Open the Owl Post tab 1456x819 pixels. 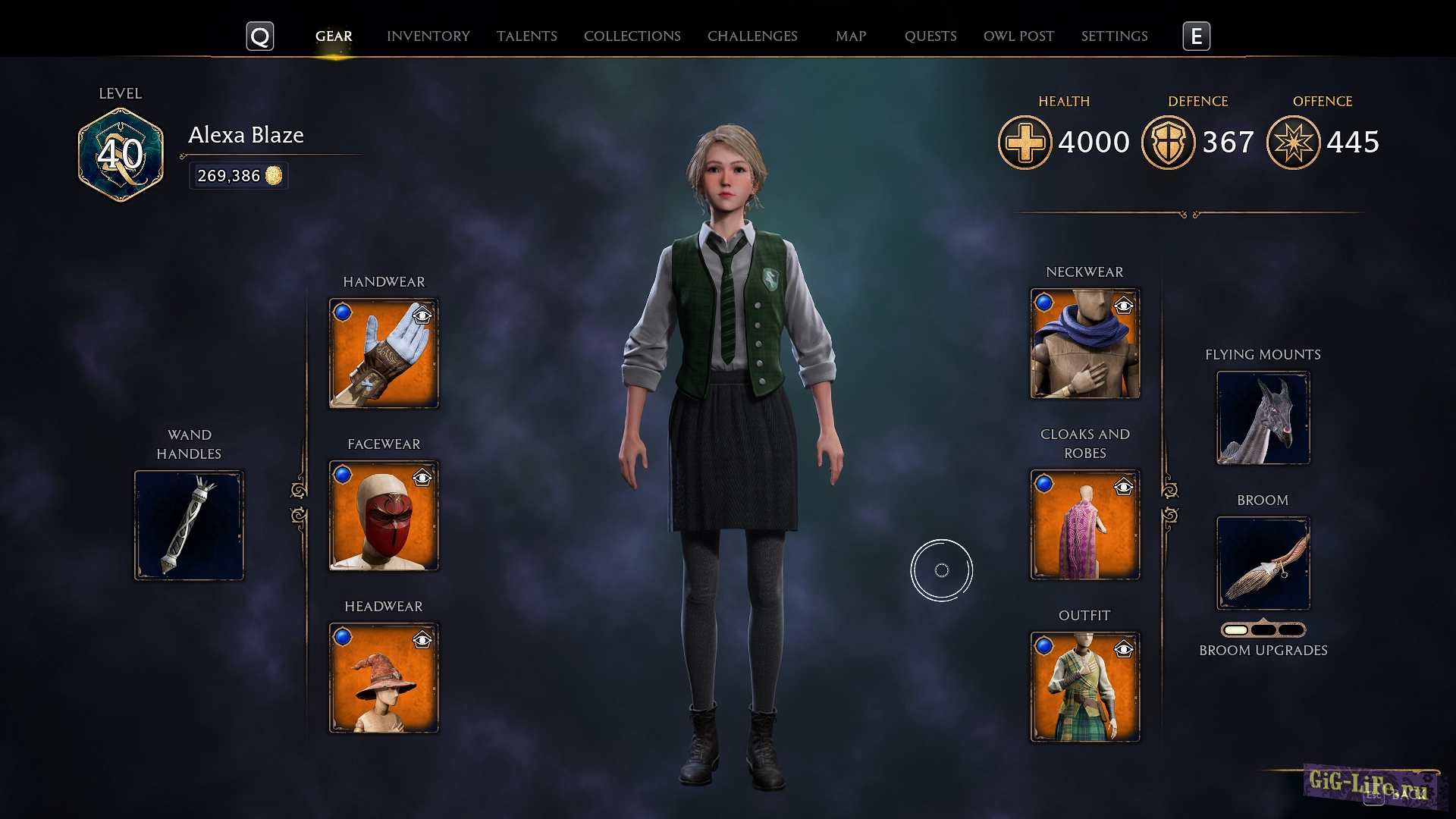(x=1018, y=36)
